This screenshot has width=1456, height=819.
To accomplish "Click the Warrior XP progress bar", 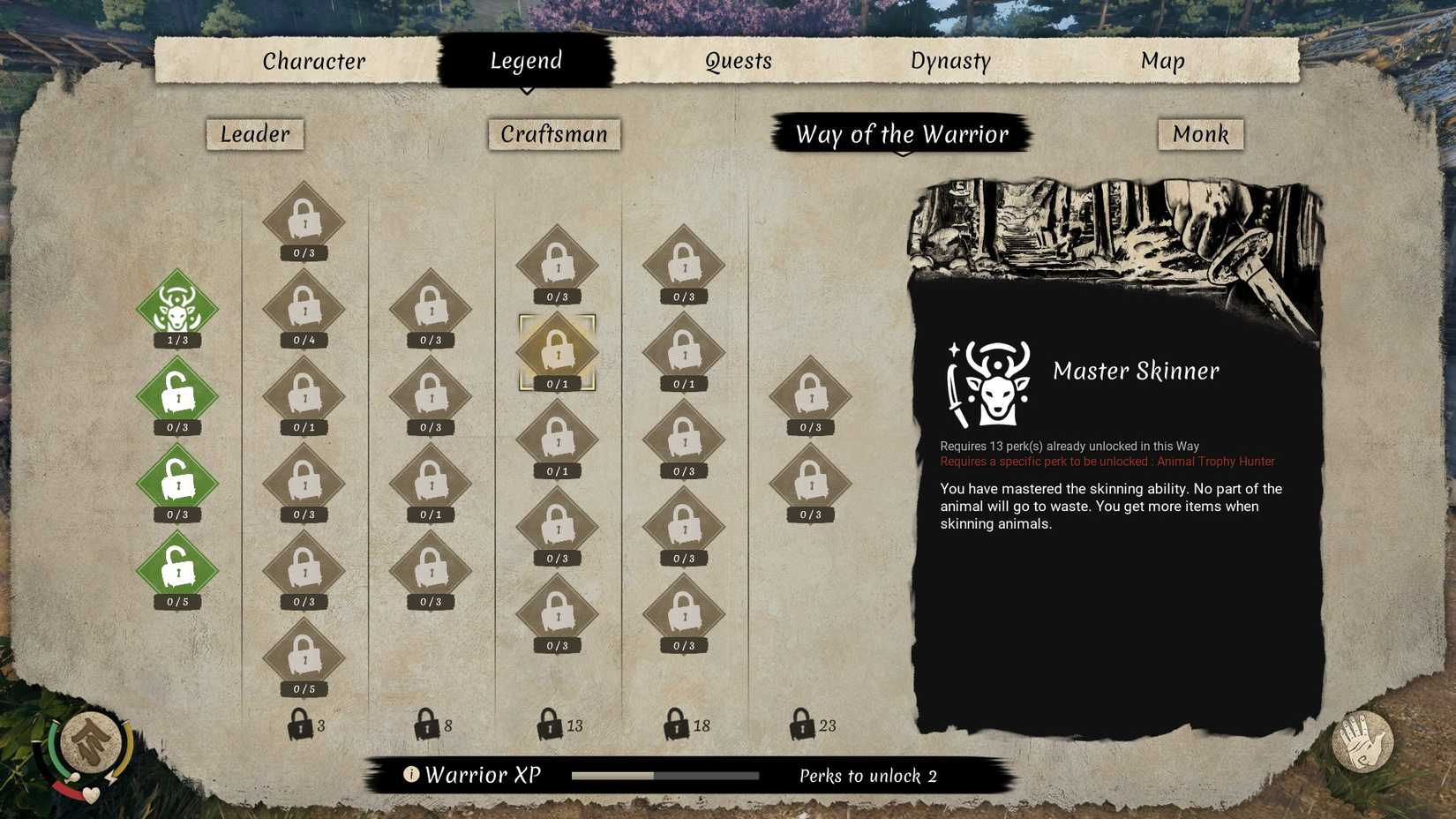I will click(665, 775).
